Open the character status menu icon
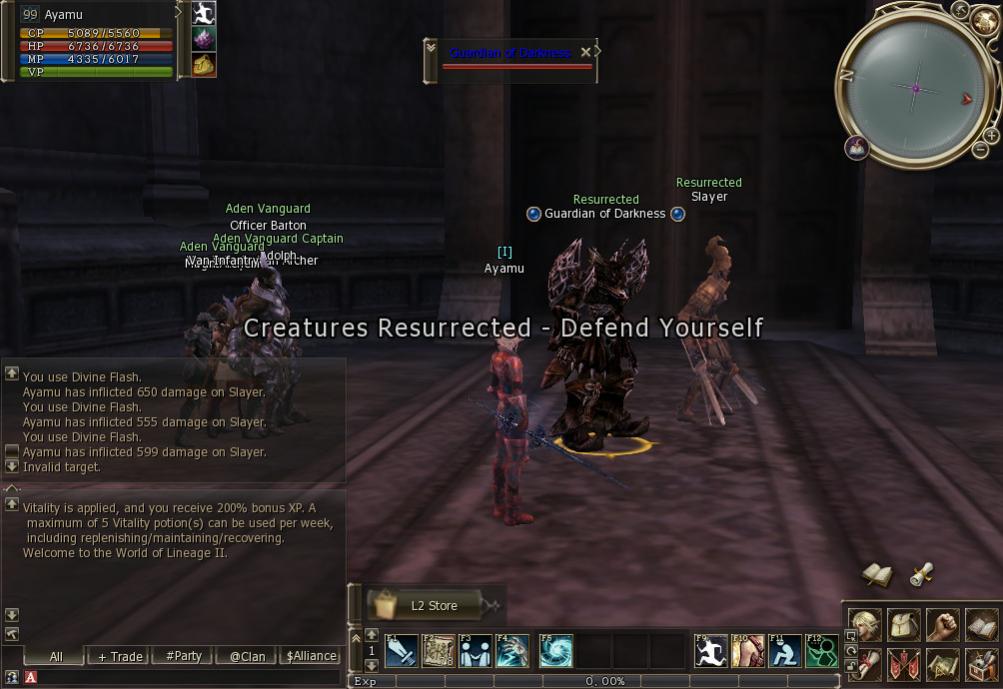This screenshot has width=1003, height=689. click(865, 625)
